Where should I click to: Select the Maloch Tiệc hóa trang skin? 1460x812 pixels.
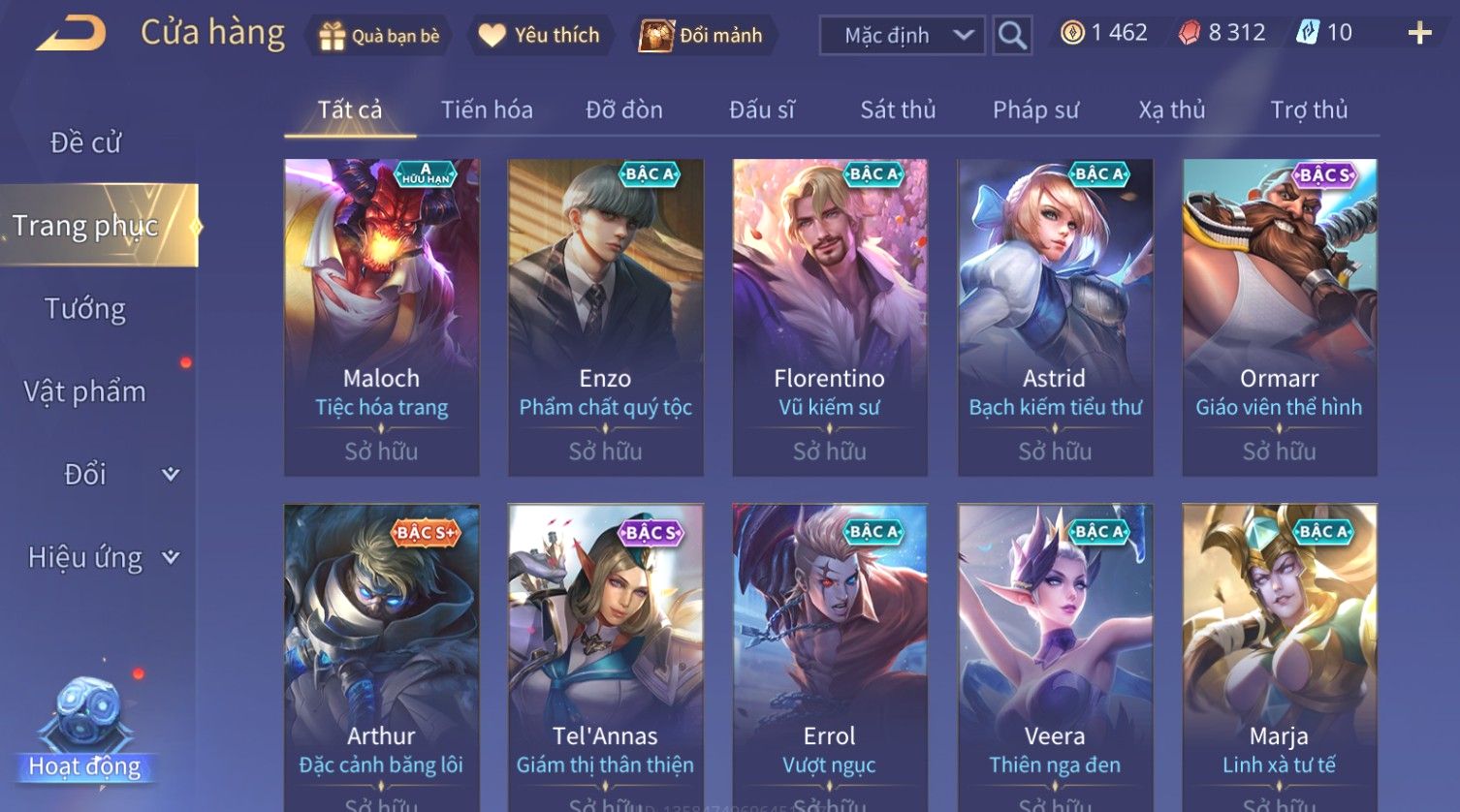[381, 317]
